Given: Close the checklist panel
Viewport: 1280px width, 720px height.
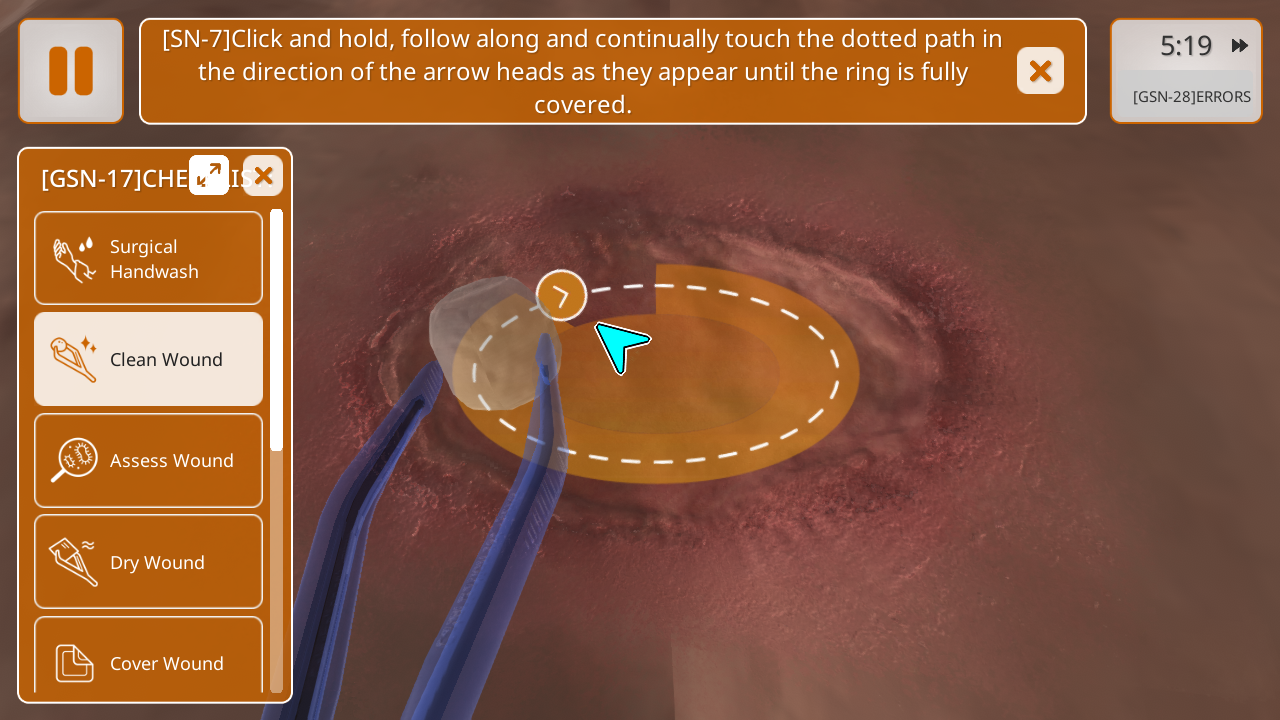Looking at the screenshot, I should 263,176.
